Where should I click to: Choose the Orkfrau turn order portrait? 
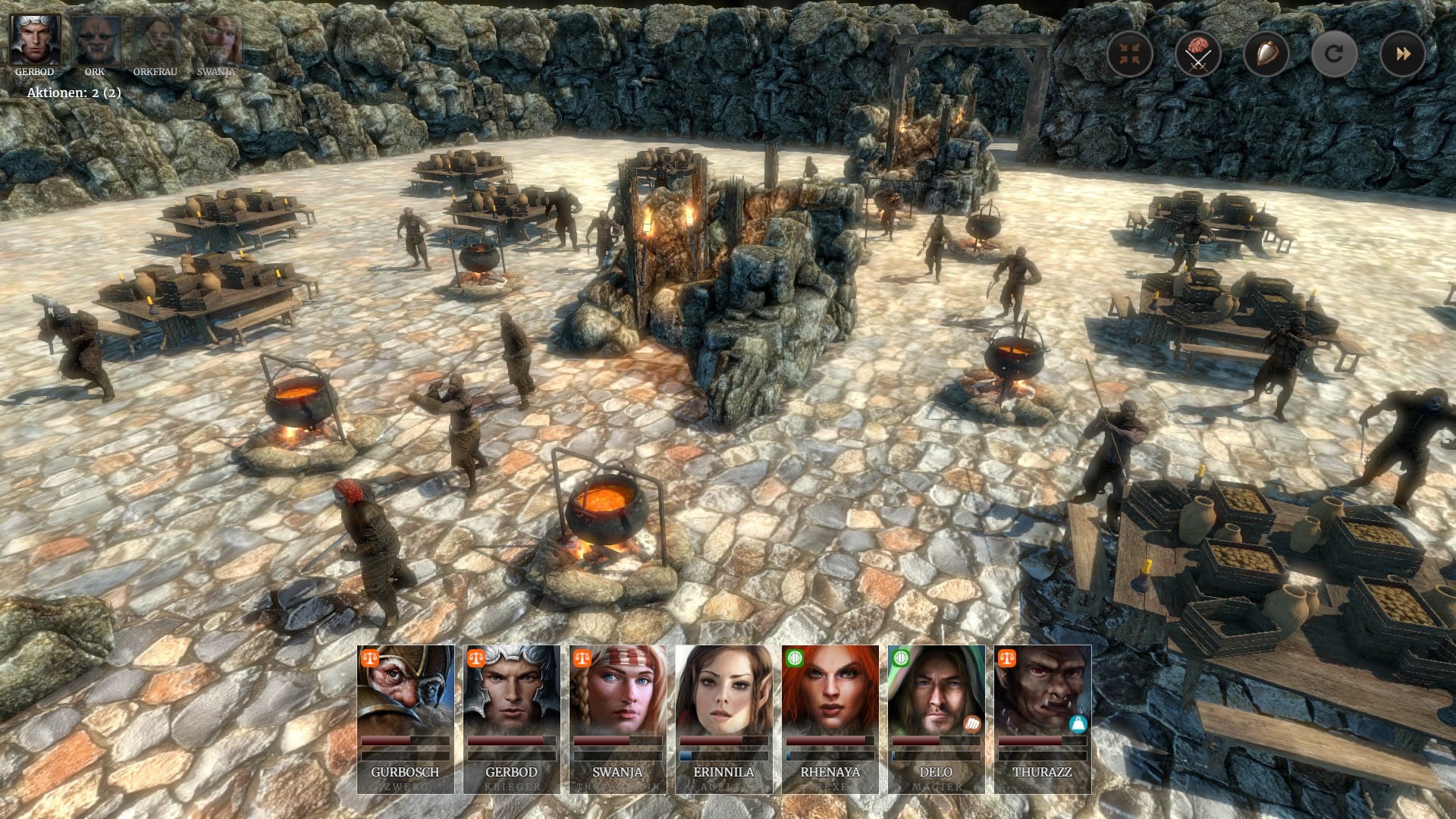coord(155,41)
